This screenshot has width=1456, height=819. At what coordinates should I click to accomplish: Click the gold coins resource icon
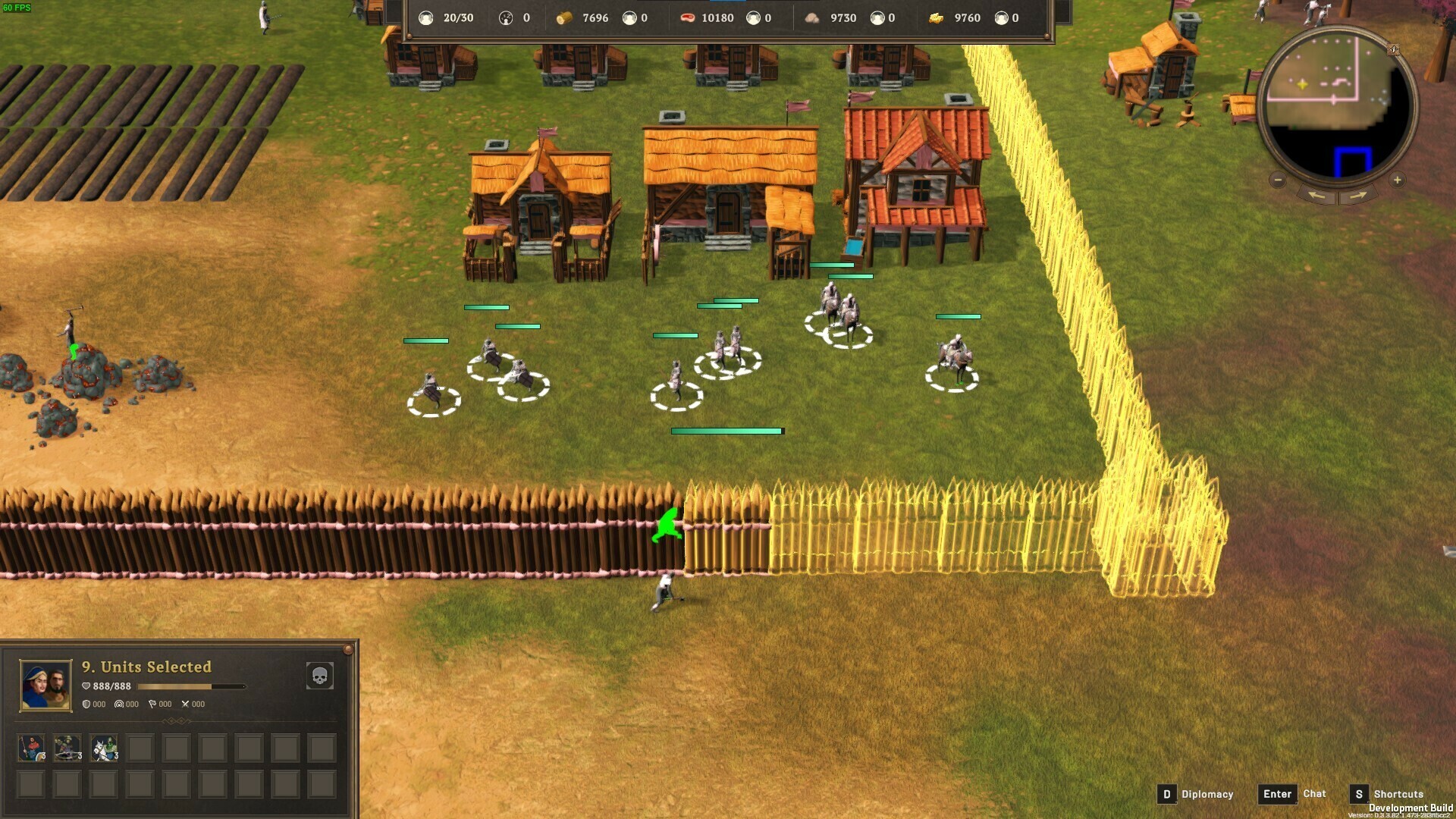pos(936,18)
